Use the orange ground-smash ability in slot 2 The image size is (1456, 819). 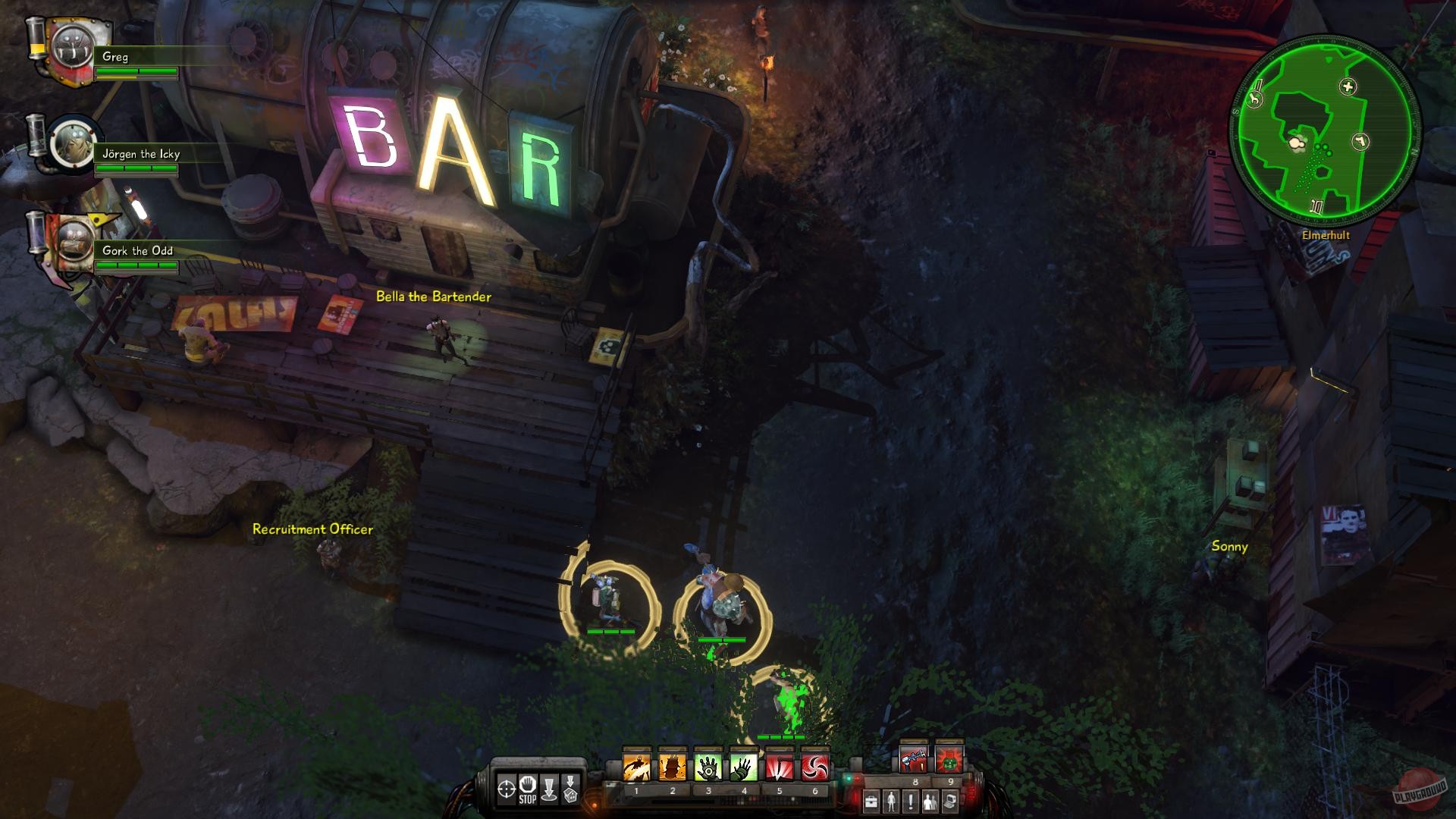pos(672,767)
